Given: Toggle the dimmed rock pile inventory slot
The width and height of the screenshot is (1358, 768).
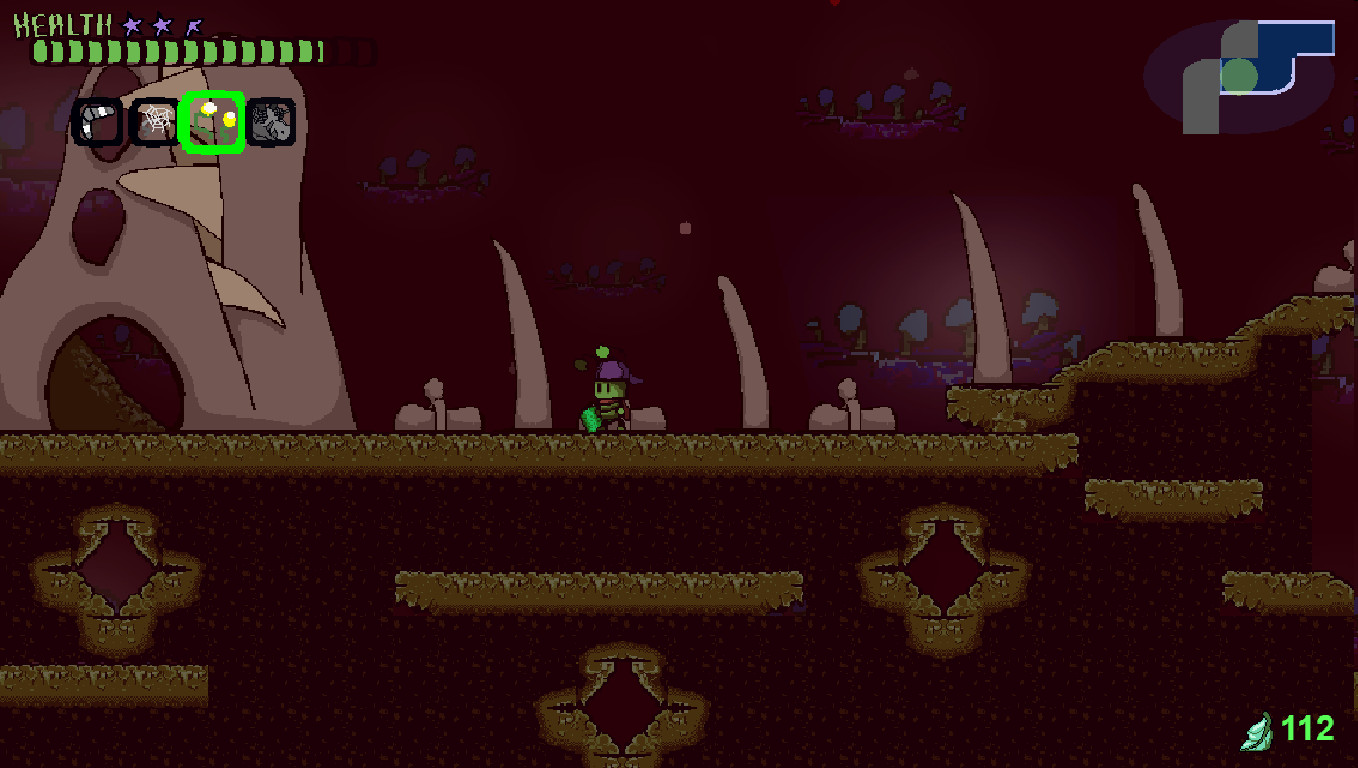Looking at the screenshot, I should pos(271,121).
